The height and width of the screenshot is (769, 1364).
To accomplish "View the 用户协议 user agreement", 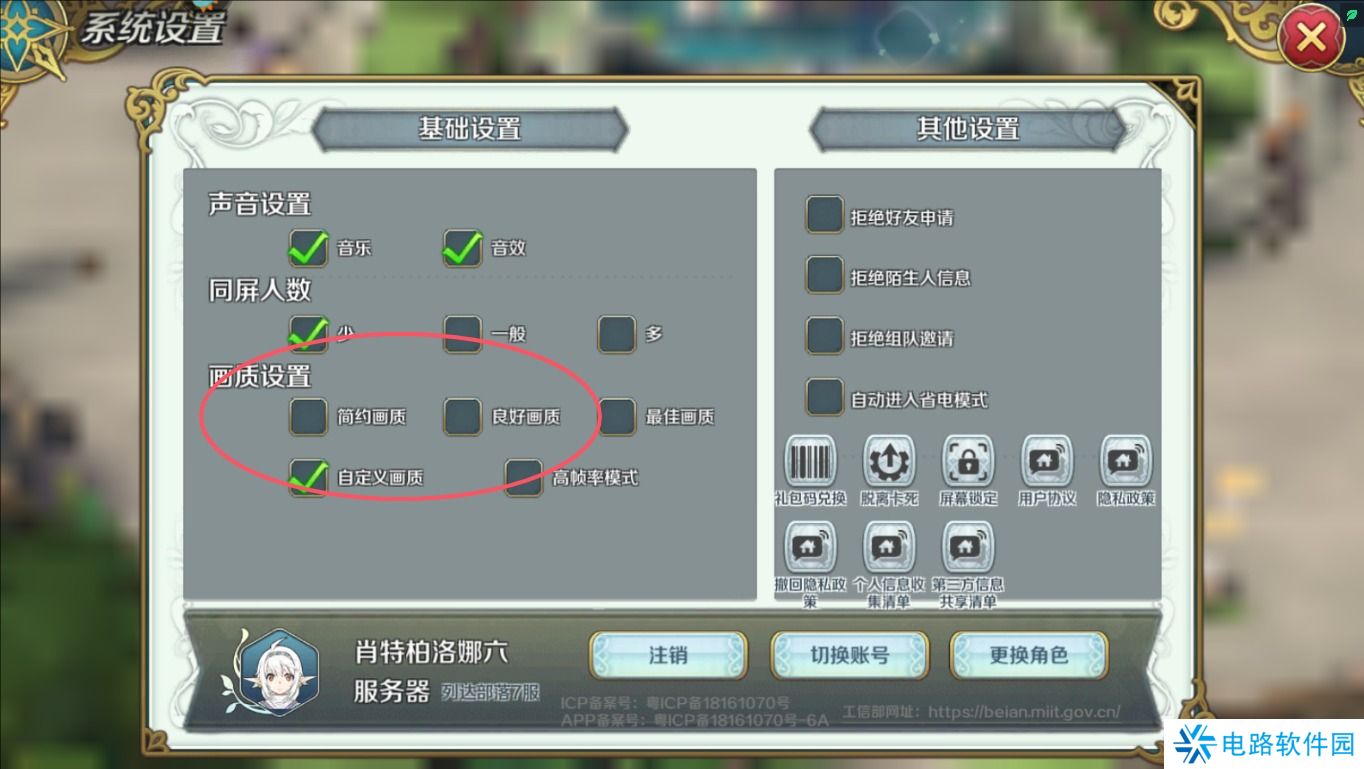I will tap(1046, 461).
